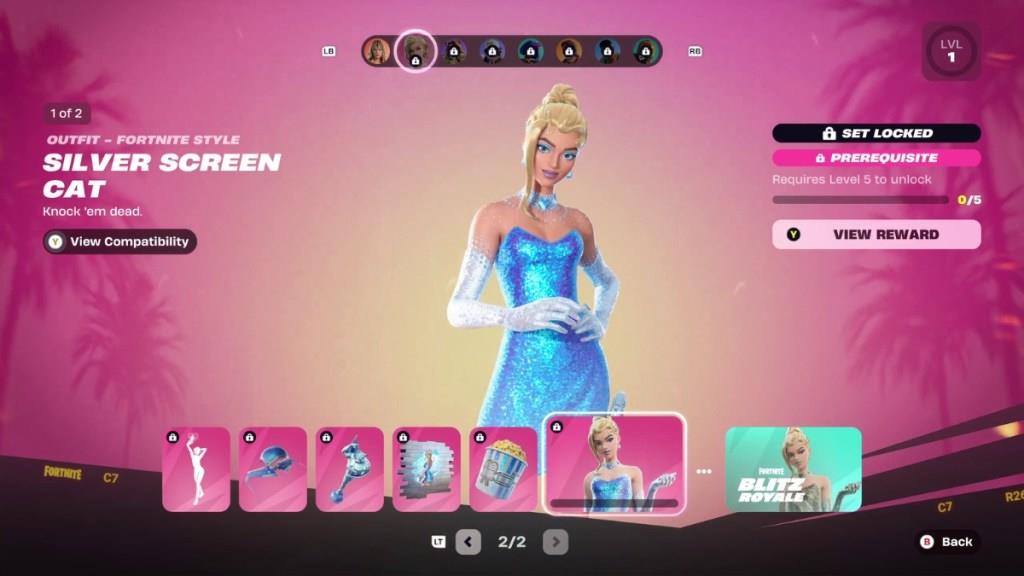Select the dancing emote reward tile

[x=196, y=469]
